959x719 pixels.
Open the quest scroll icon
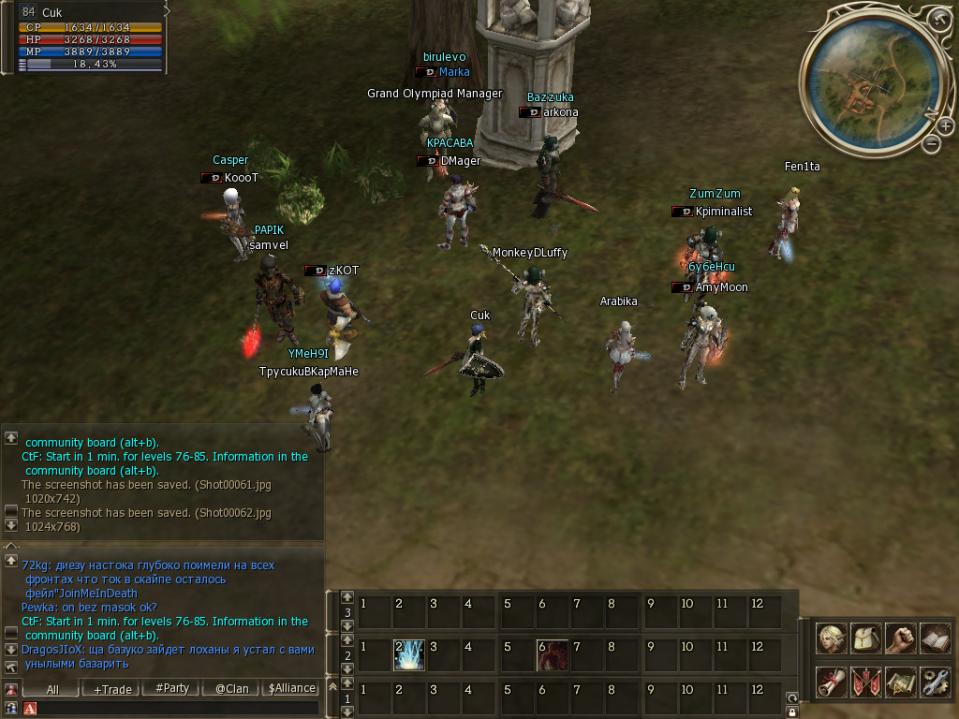coord(829,682)
